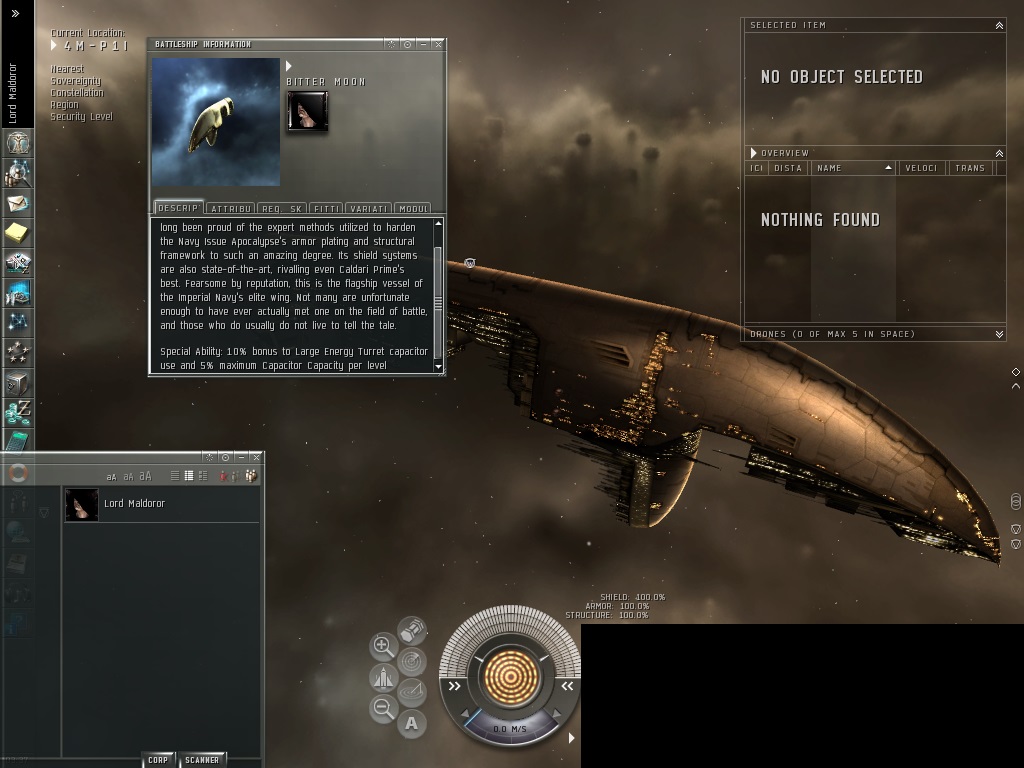Collapse the Selected Item panel
Viewport: 1024px width, 768px height.
[x=999, y=25]
